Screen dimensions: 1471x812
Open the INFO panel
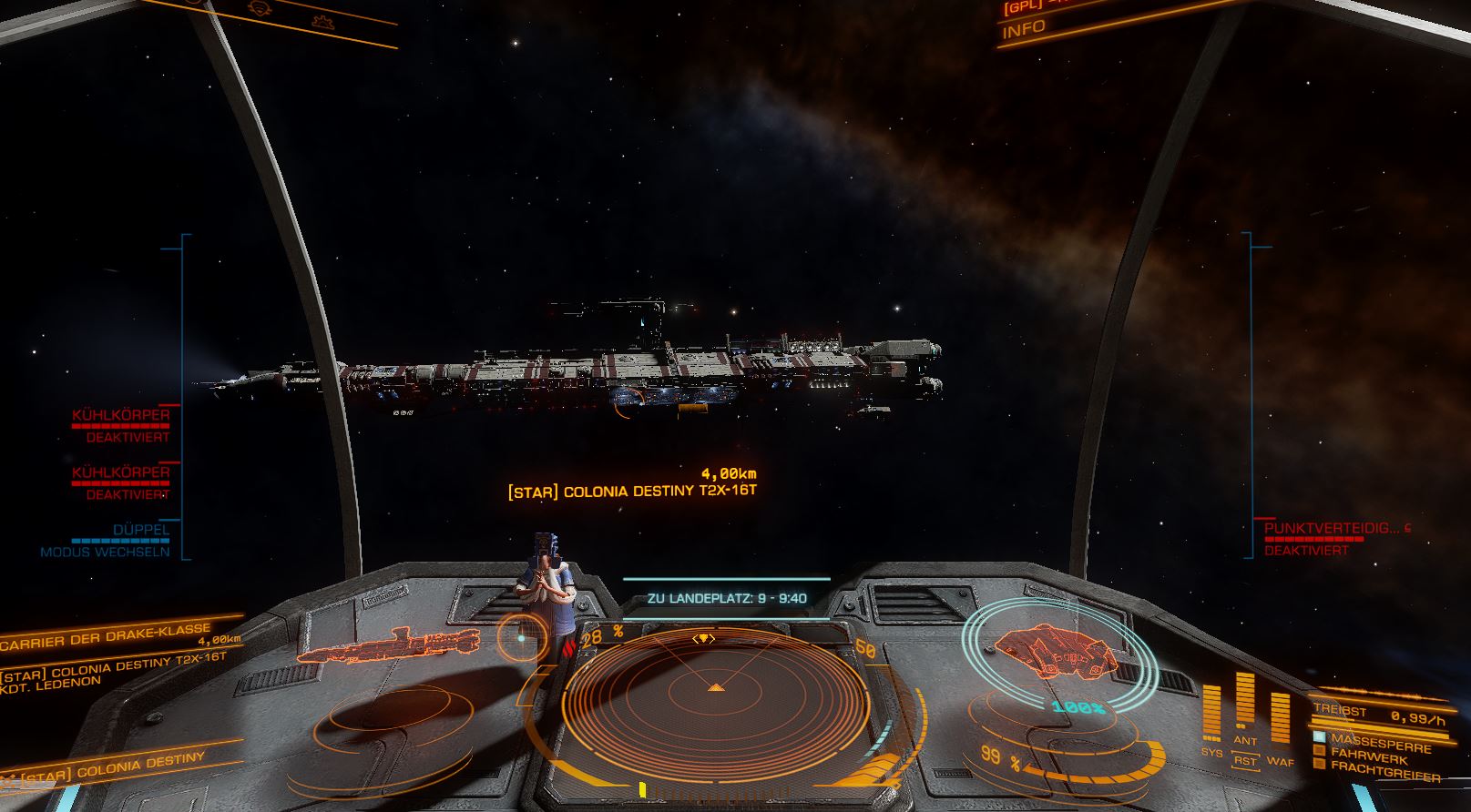tap(1024, 29)
